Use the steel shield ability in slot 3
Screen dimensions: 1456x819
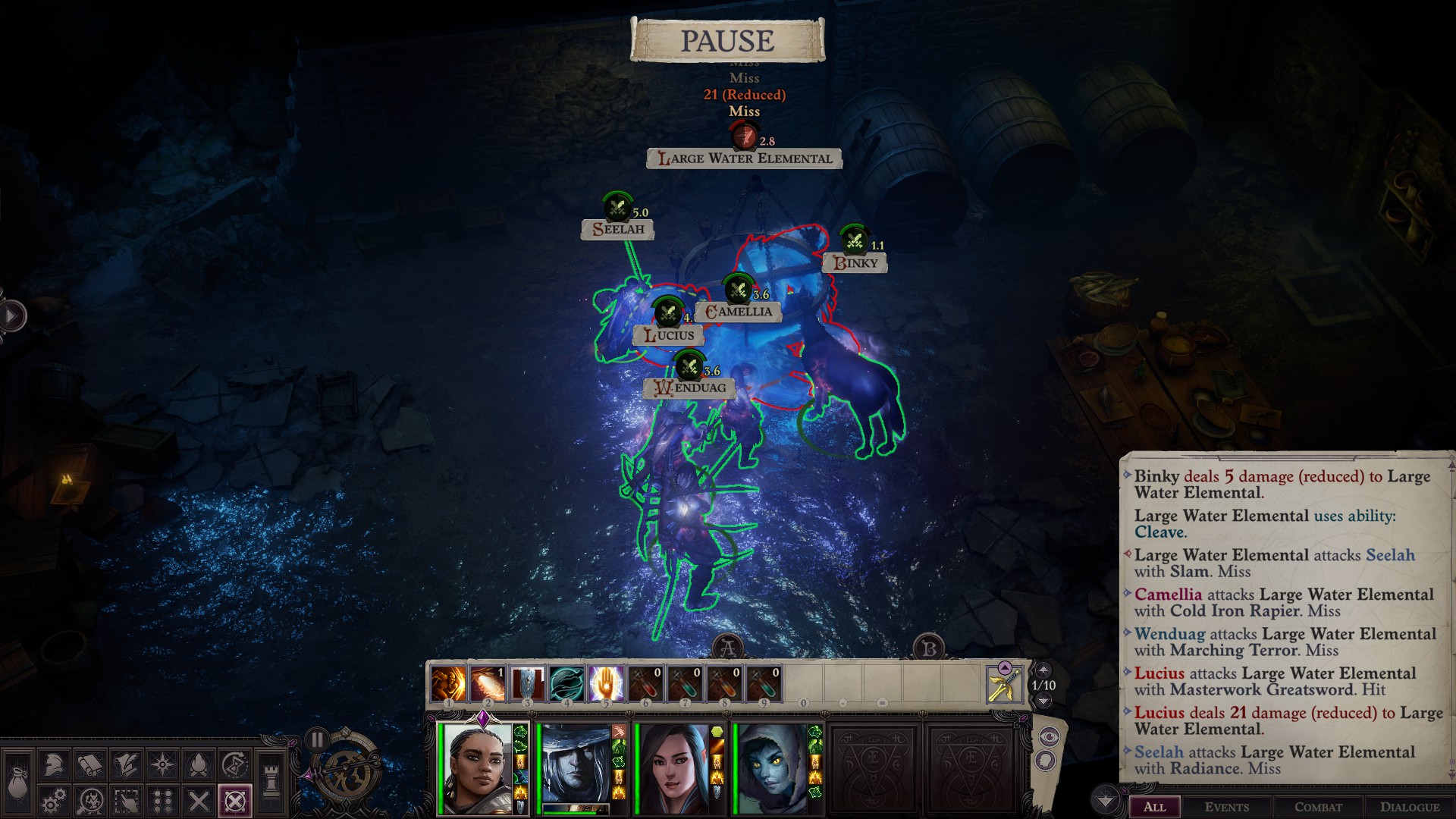[527, 684]
